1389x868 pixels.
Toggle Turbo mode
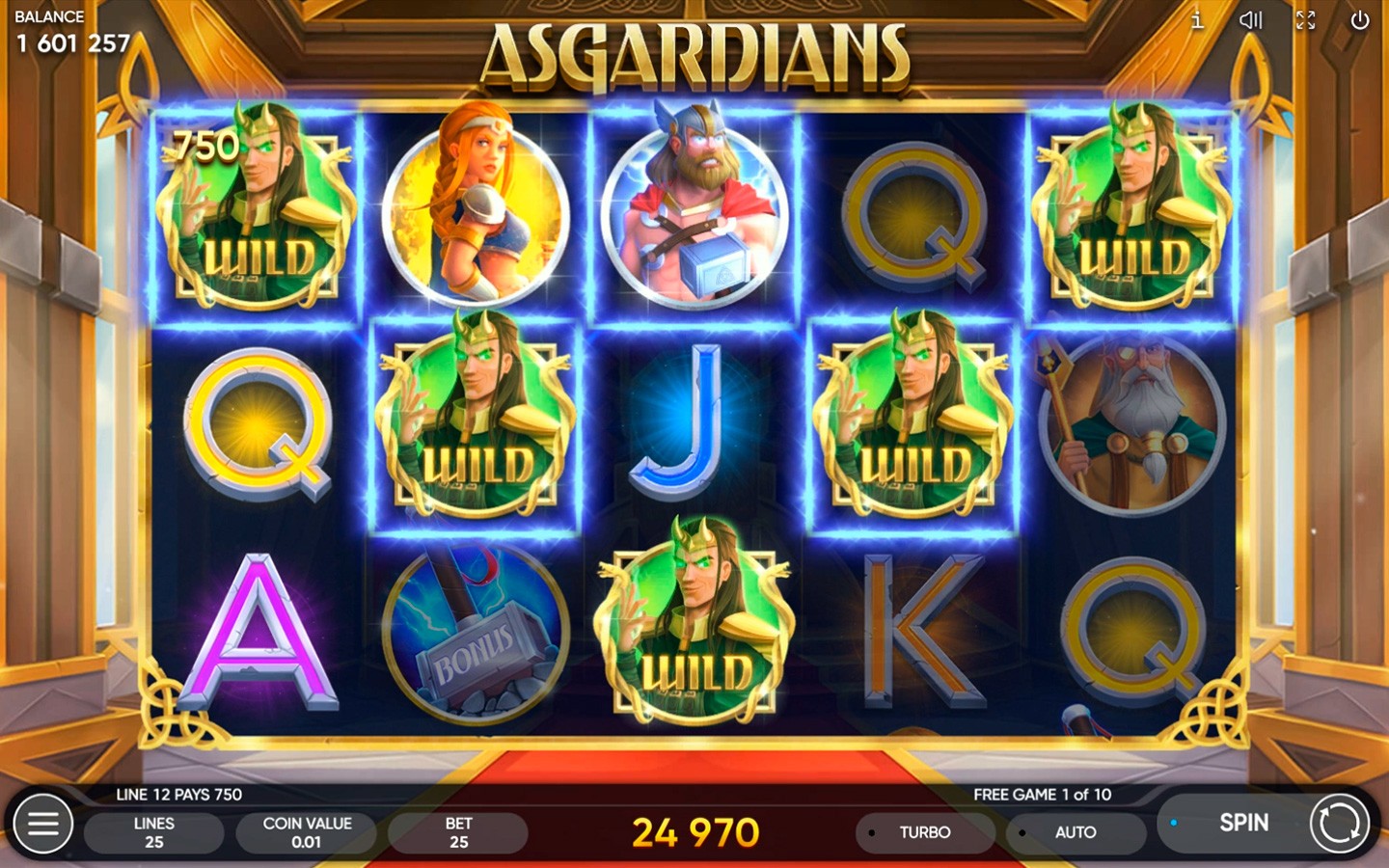[x=924, y=832]
